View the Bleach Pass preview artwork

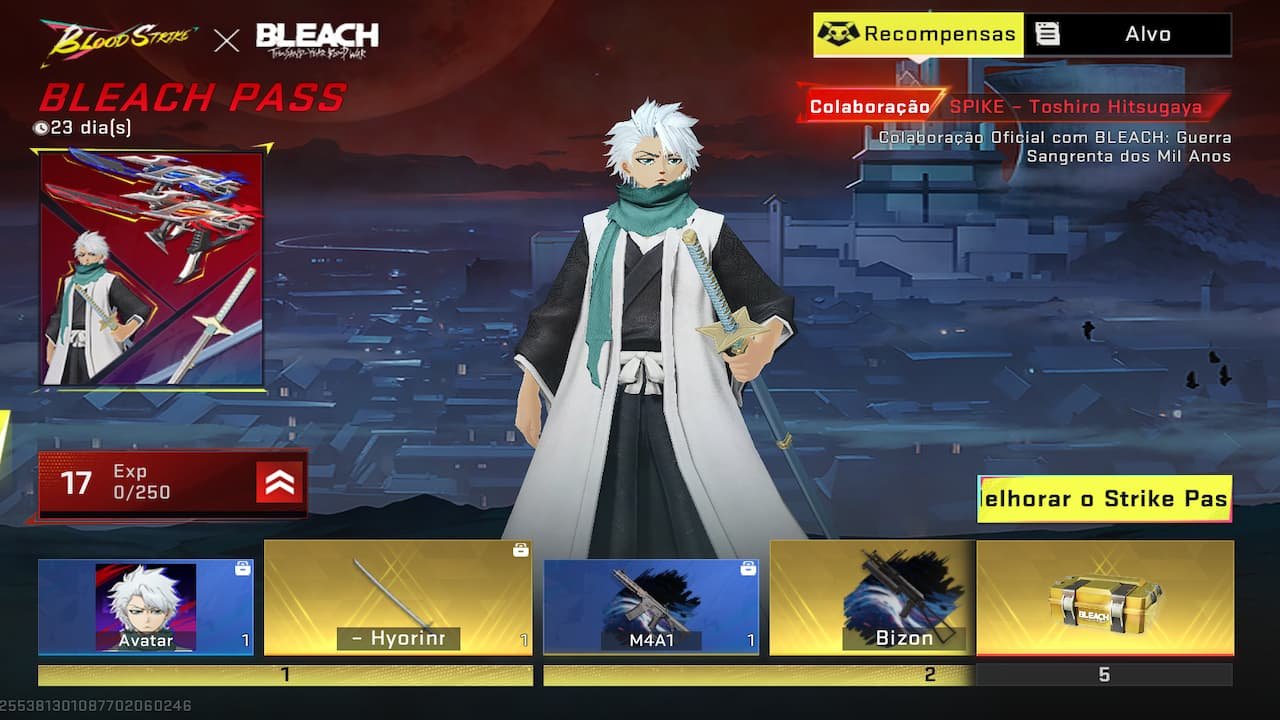[152, 268]
